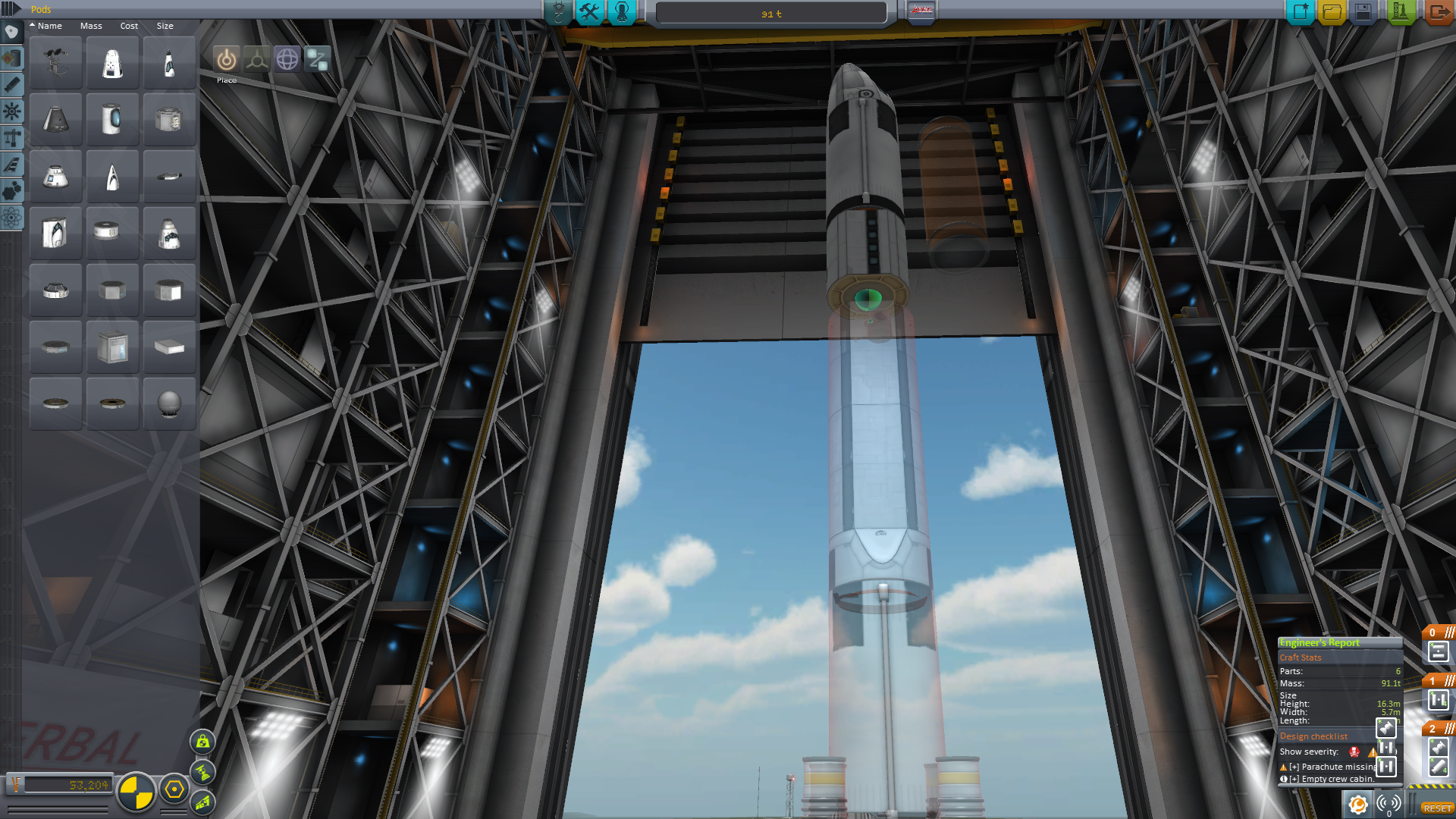Launch the vessel with the green button

[1400, 11]
